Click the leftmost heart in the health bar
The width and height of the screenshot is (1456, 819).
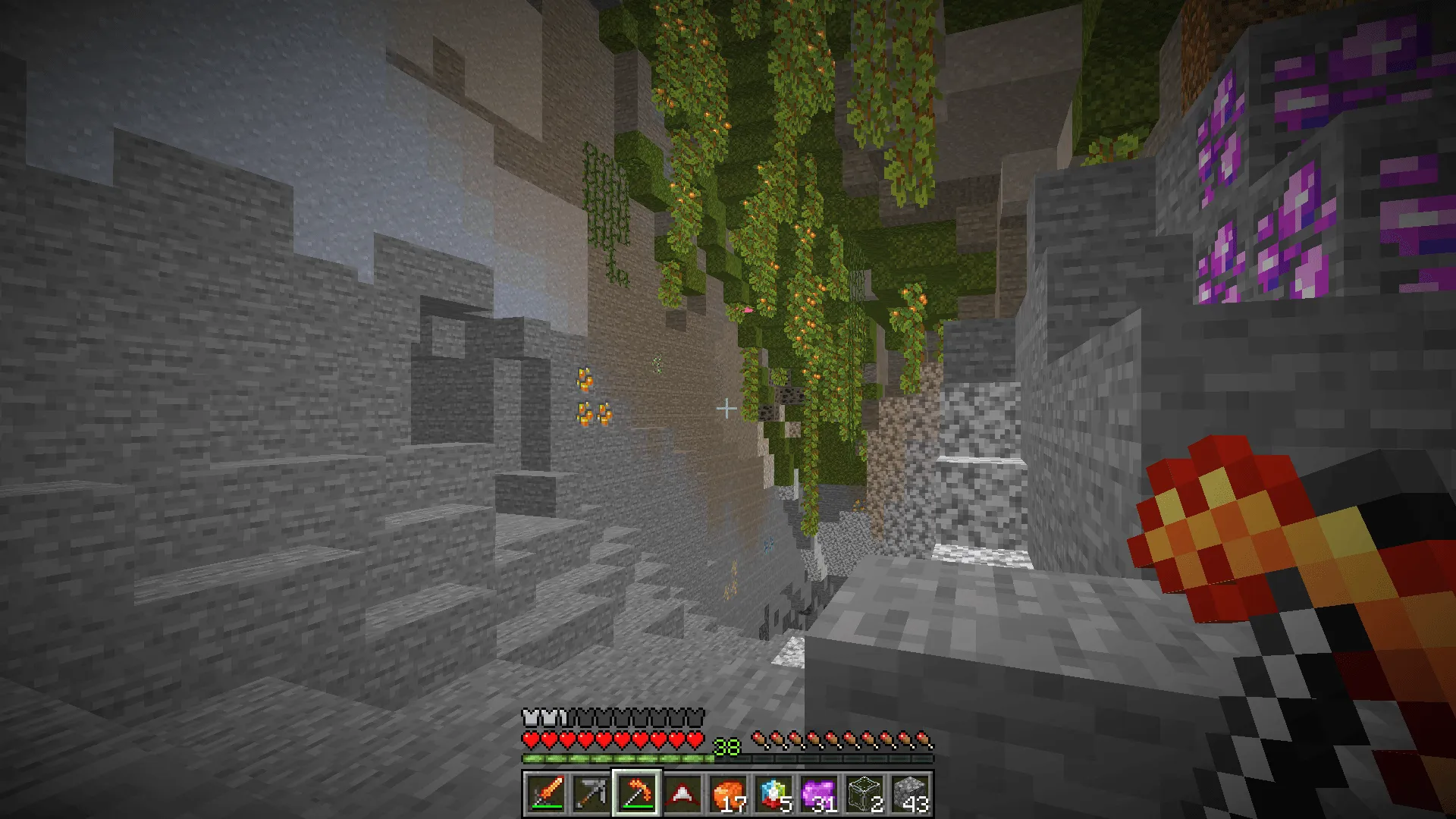(x=530, y=739)
